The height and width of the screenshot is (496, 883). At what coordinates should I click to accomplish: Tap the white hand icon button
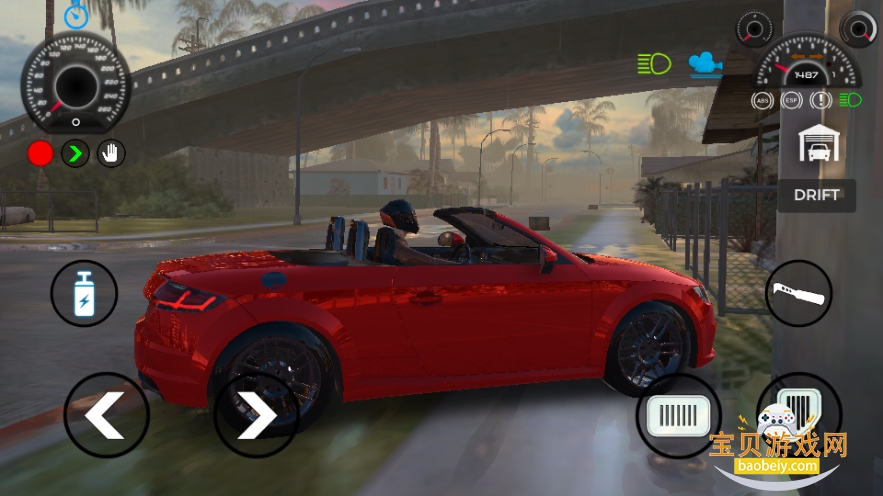(110, 153)
